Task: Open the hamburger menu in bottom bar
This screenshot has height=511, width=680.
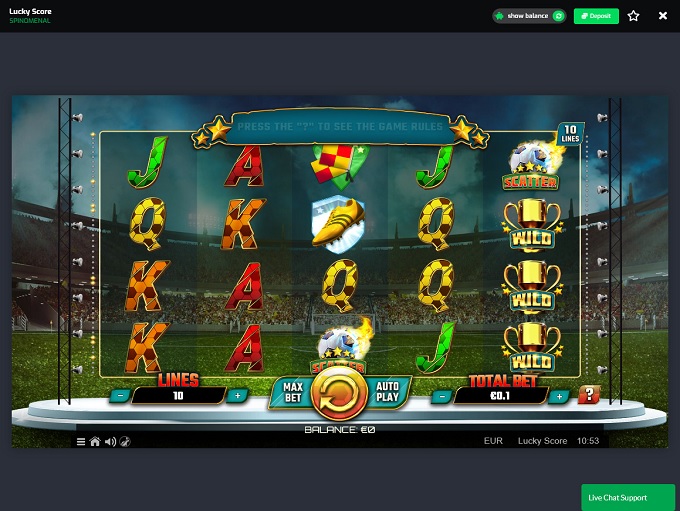Action: tap(81, 441)
